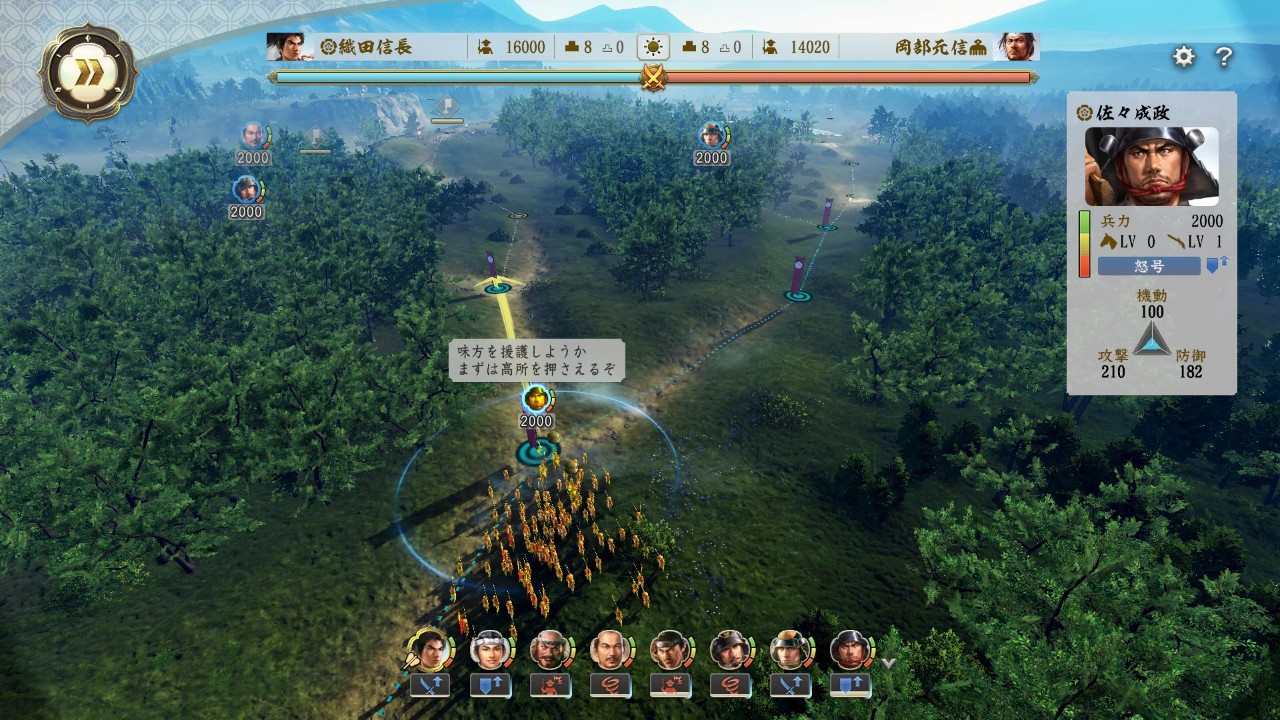
Task: Activate the 怒号 war cry ability
Action: point(1150,265)
